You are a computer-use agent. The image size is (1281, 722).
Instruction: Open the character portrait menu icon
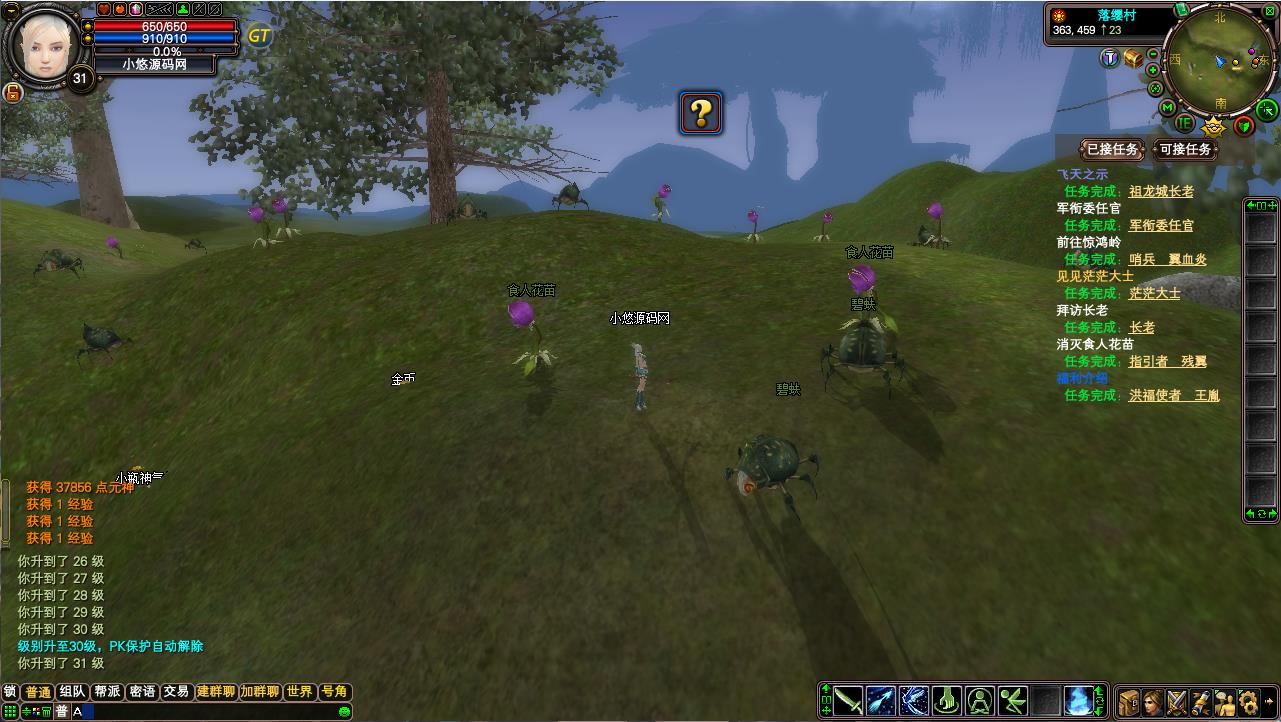pos(1153,701)
